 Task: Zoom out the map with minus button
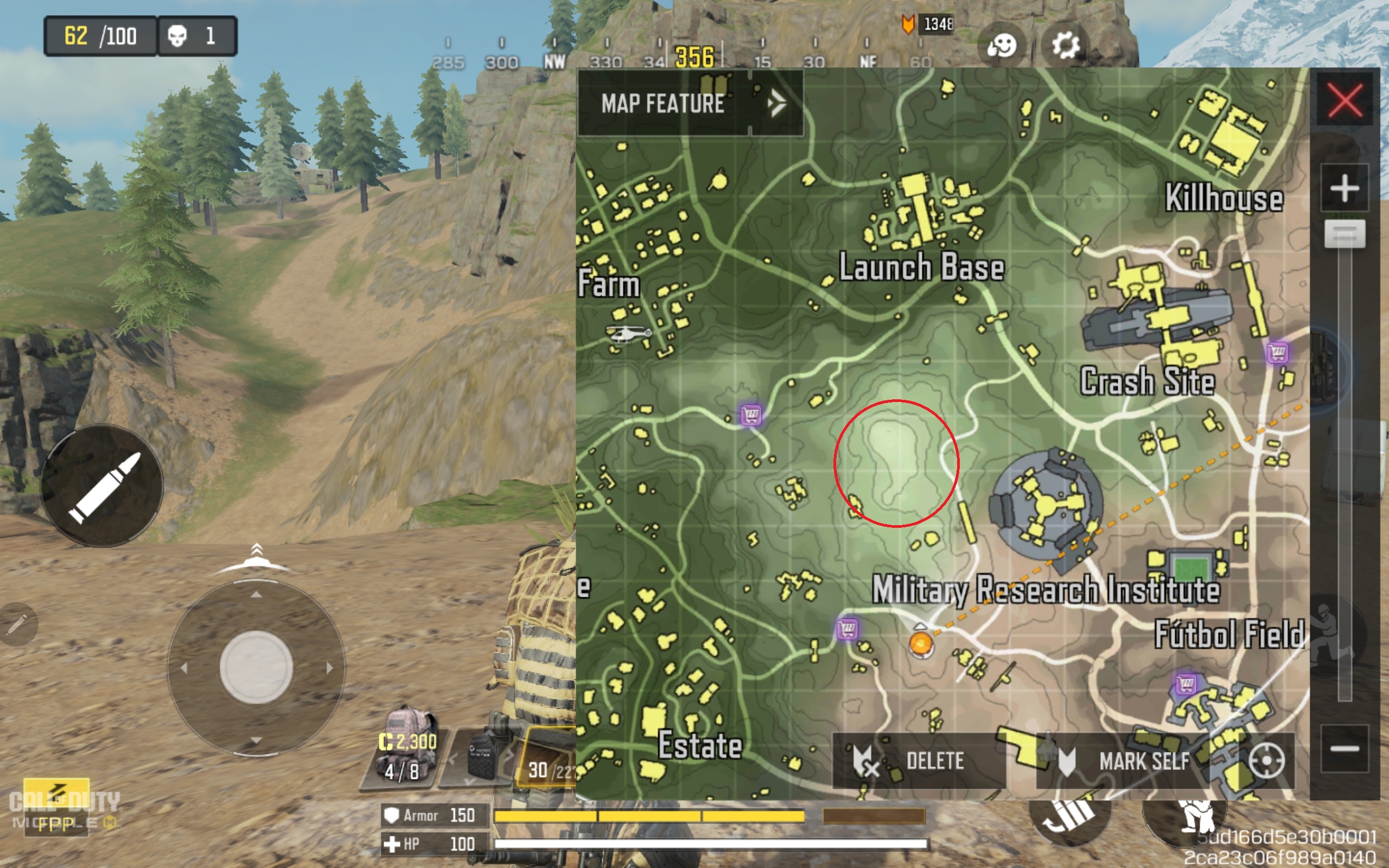click(x=1344, y=749)
